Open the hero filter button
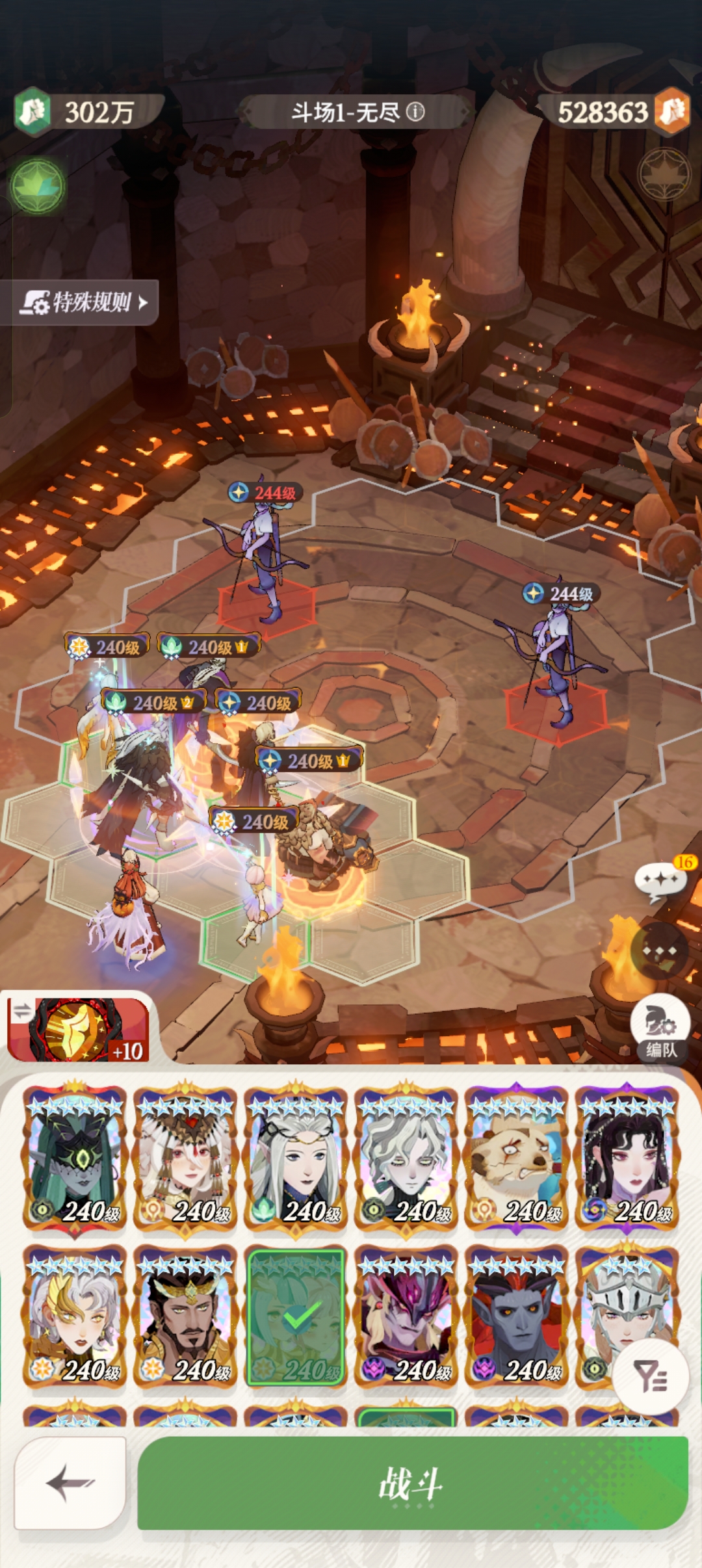This screenshot has height=1568, width=702. pos(651,1376)
